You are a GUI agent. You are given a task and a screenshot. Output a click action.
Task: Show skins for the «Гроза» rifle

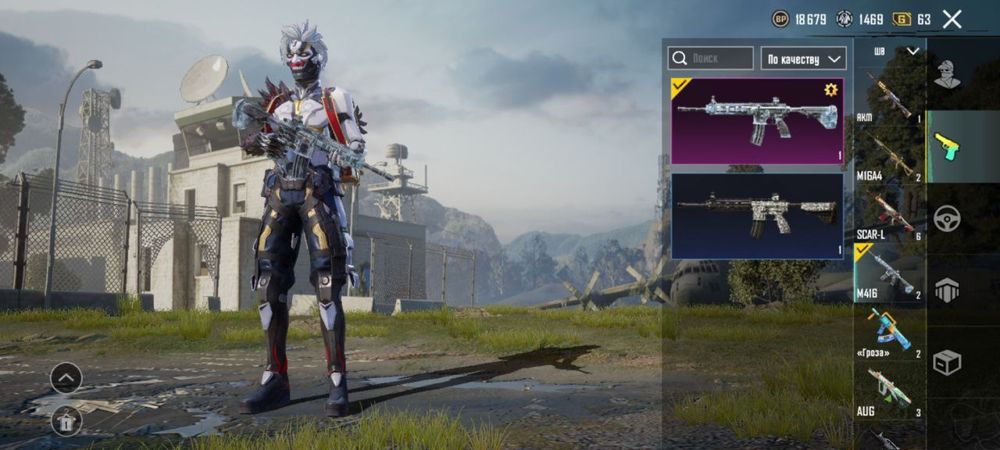point(889,331)
